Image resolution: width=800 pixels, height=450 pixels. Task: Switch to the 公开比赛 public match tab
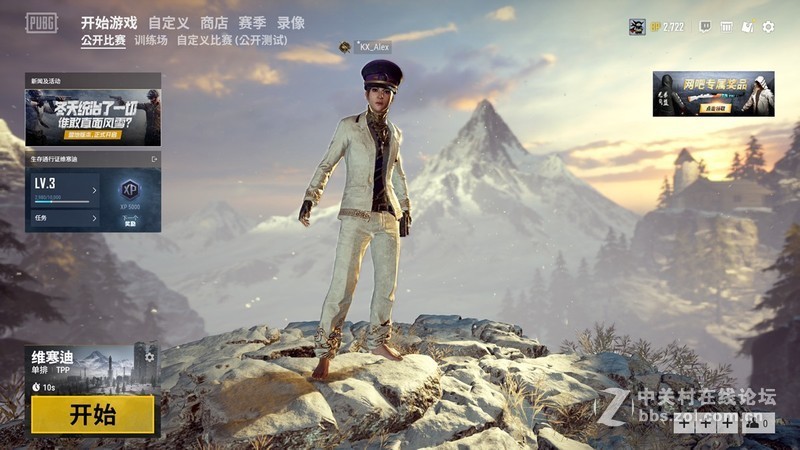tap(103, 41)
